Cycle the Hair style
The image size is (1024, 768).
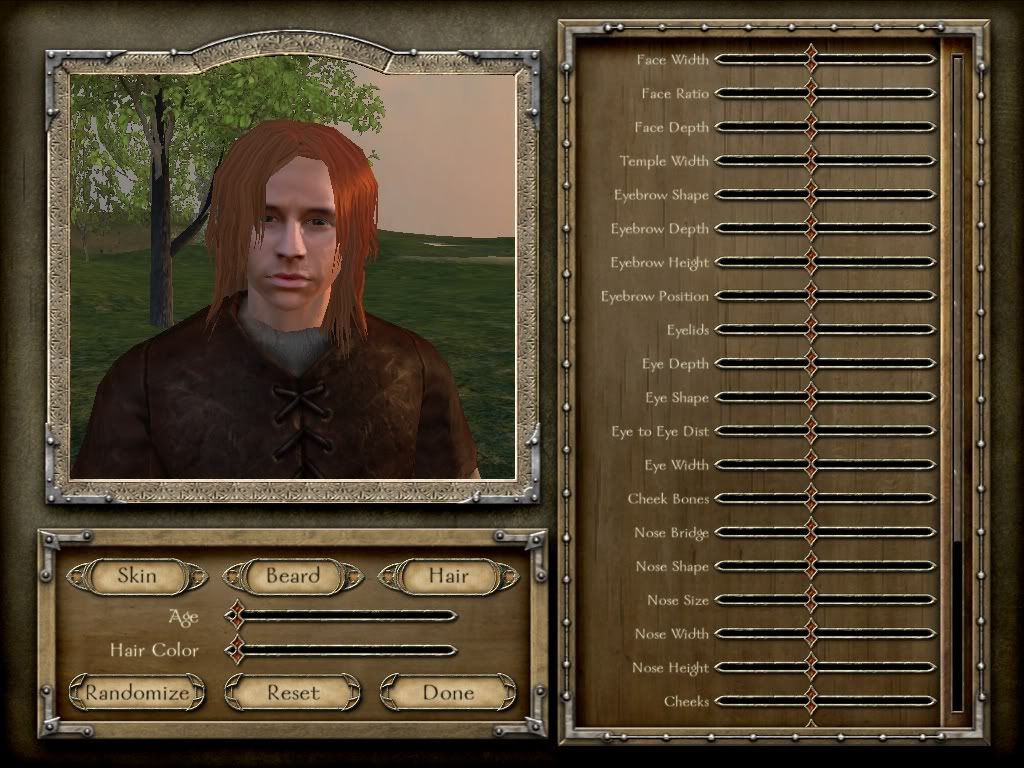pyautogui.click(x=448, y=576)
